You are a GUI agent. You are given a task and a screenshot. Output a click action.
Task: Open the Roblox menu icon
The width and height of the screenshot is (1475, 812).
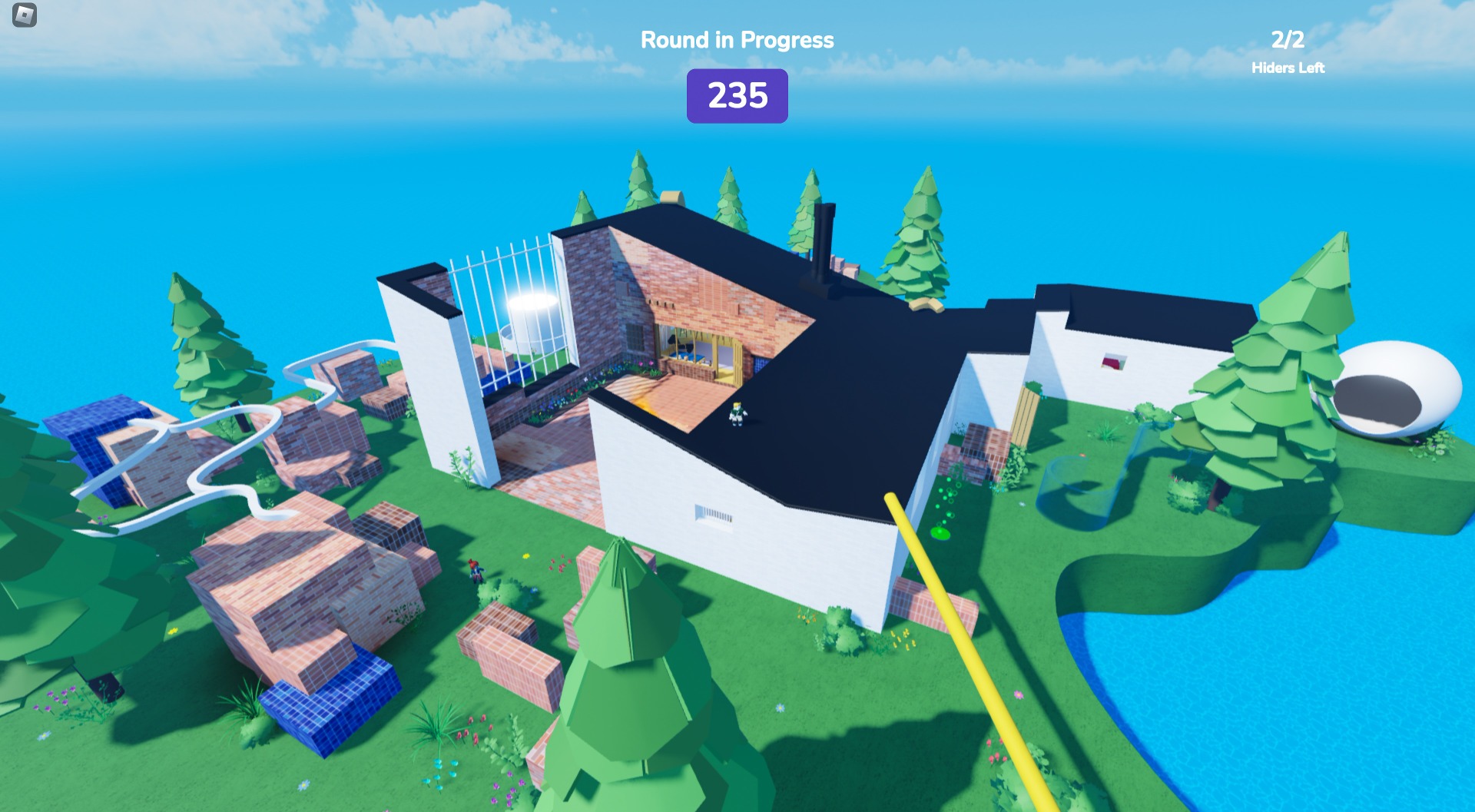pos(25,15)
